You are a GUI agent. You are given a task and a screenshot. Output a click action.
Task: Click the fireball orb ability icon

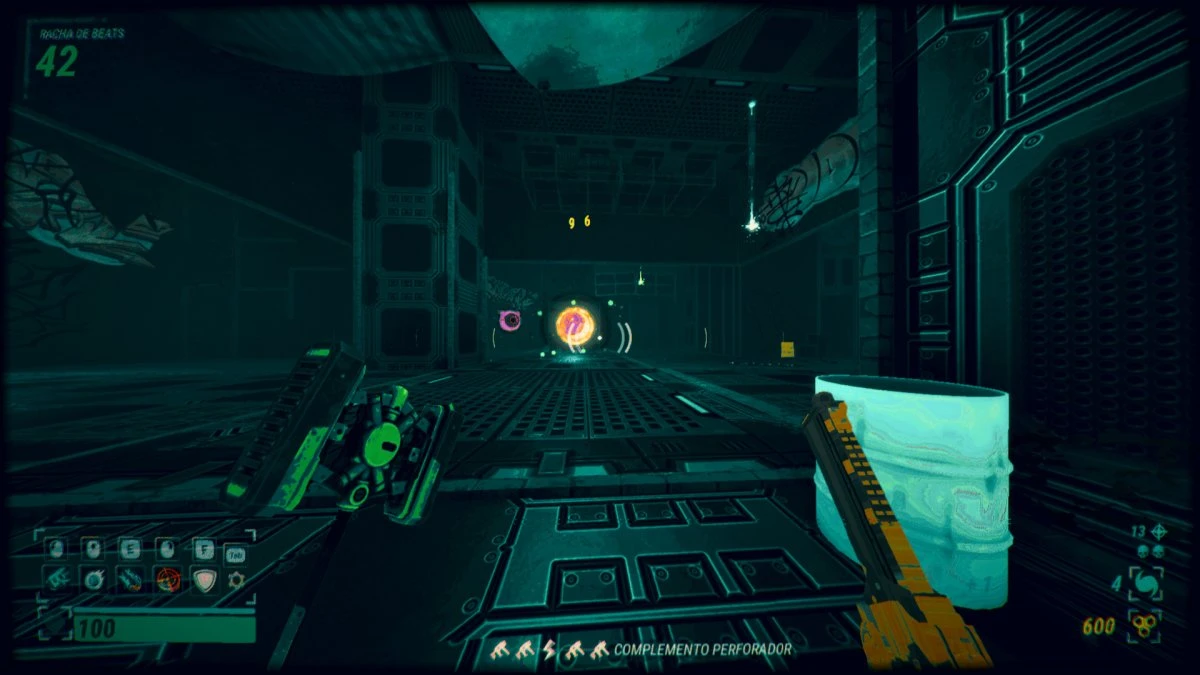click(95, 580)
